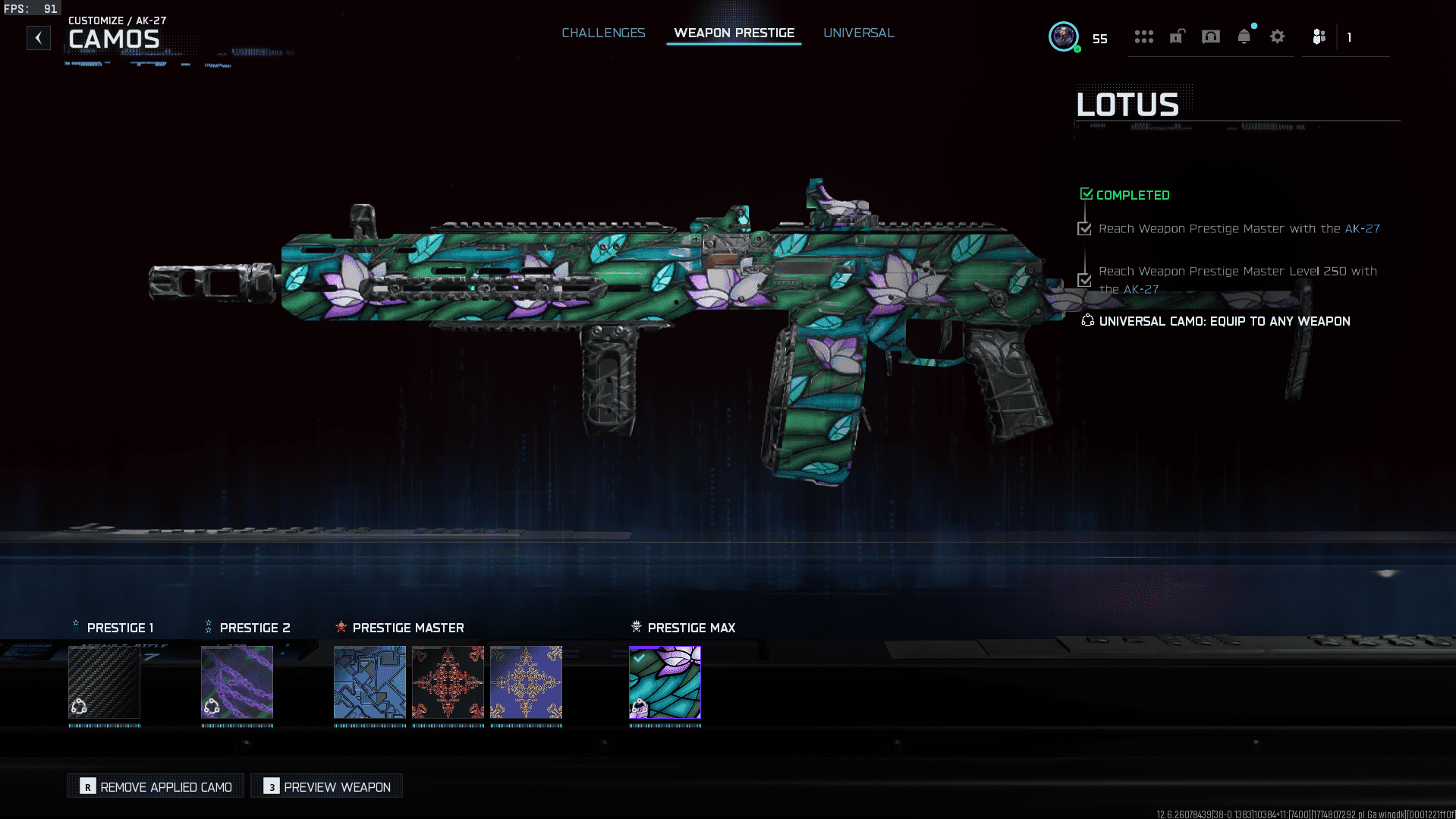Choose the gold-on-blue Prestige Master camo

click(x=526, y=682)
